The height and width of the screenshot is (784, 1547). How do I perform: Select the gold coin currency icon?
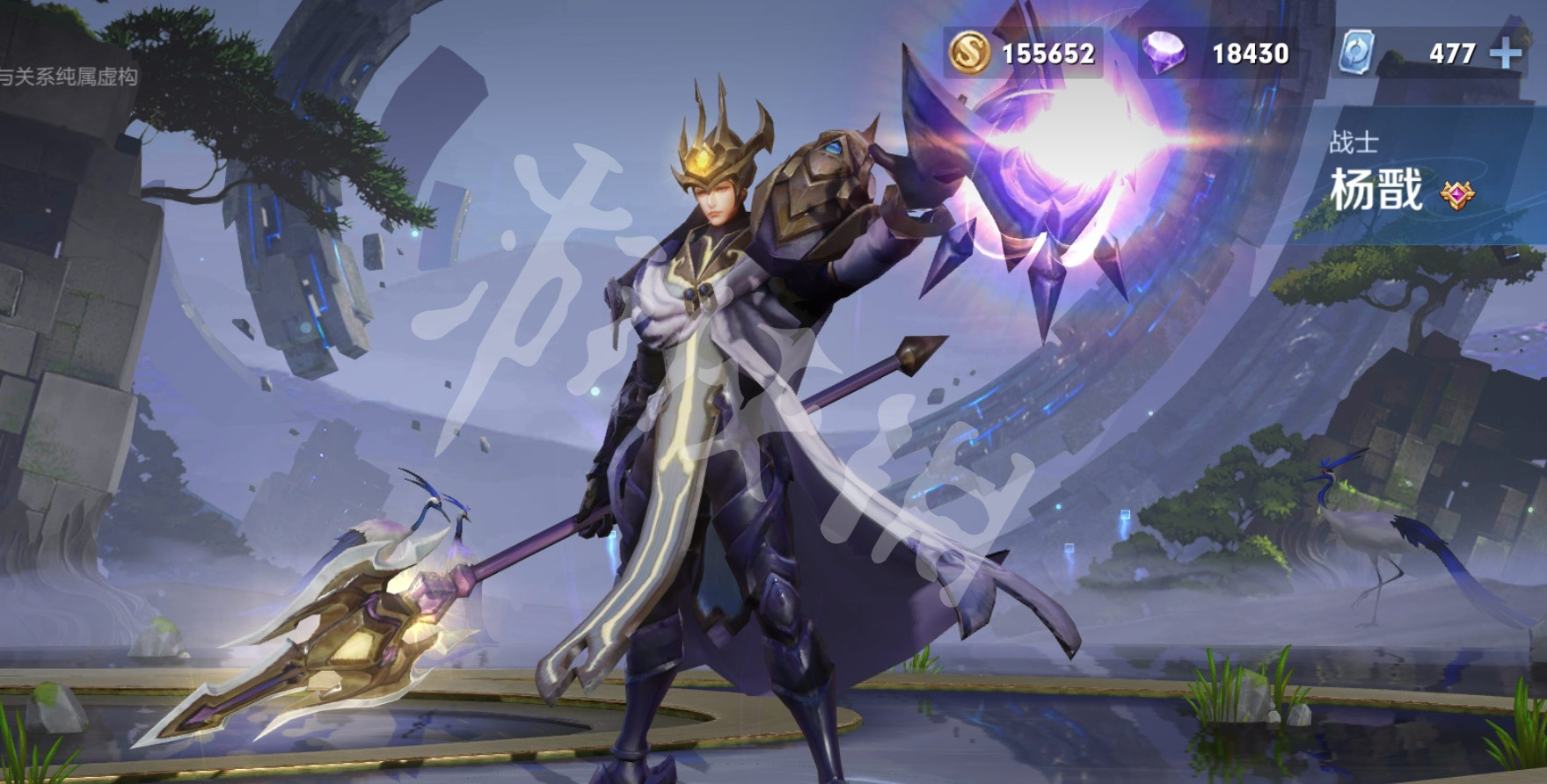[969, 53]
